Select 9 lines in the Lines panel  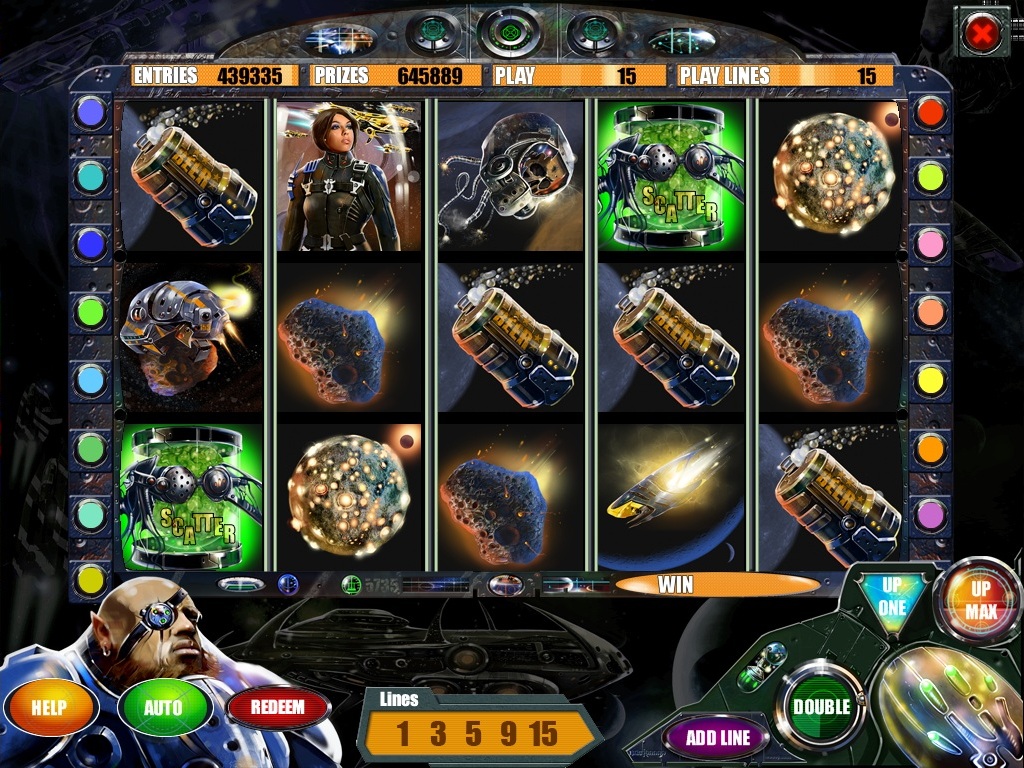coord(507,734)
